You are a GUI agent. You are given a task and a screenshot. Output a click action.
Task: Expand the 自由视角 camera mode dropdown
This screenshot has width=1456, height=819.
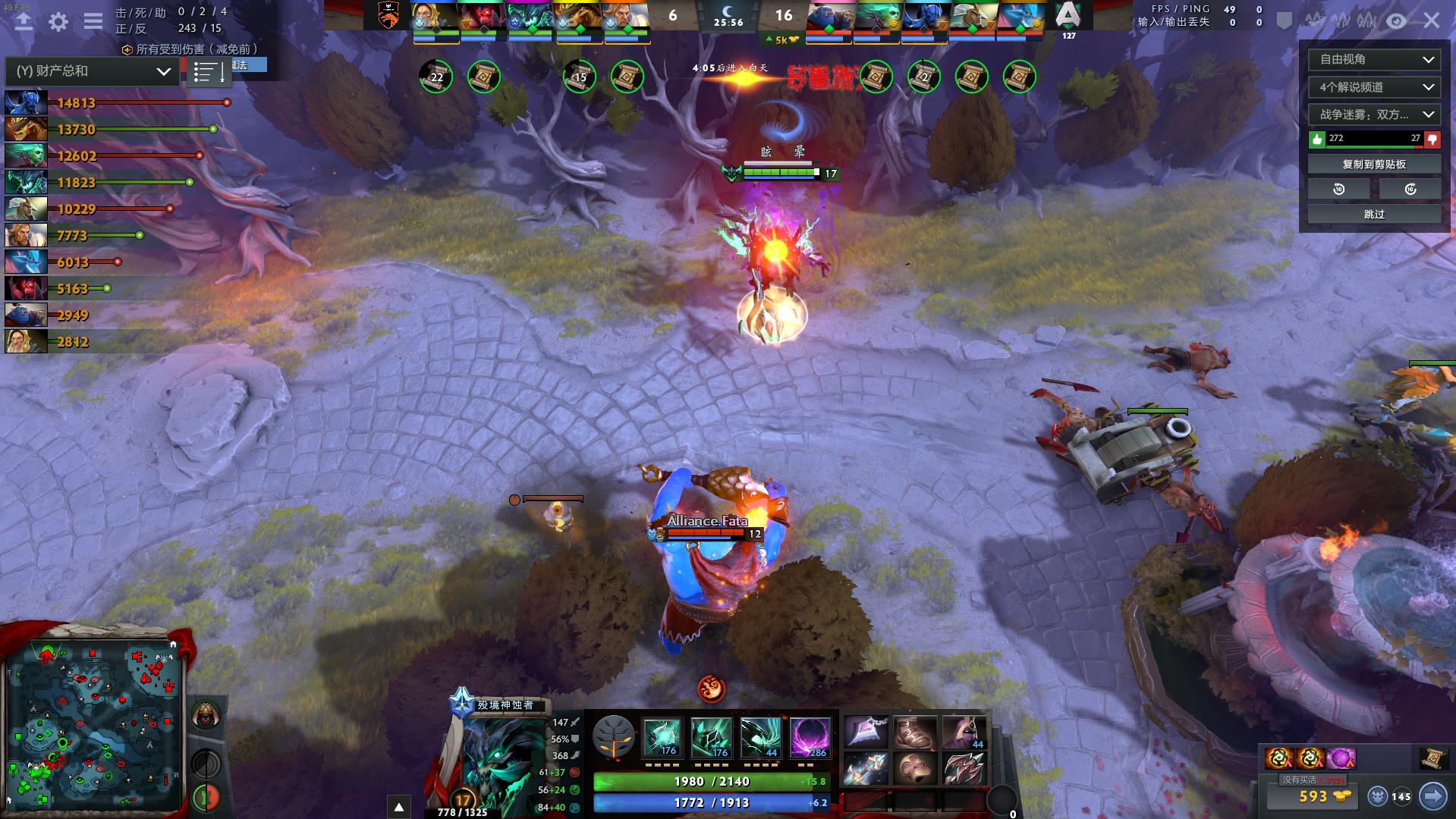1373,60
